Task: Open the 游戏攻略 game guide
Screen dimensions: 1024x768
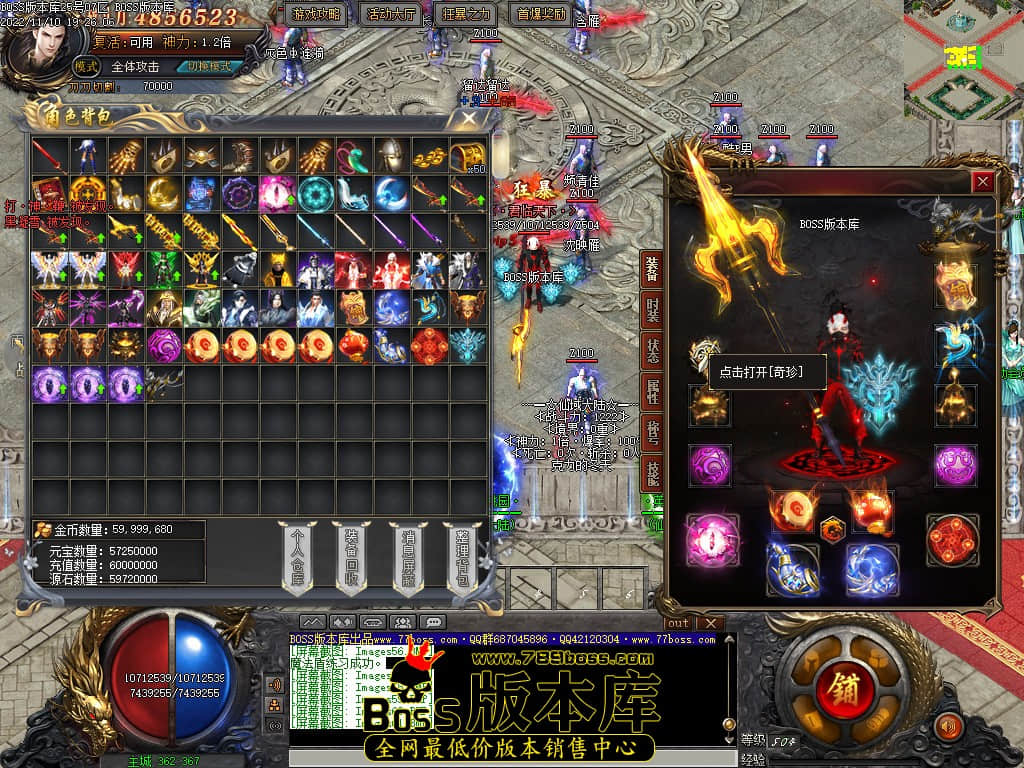Action: 316,14
